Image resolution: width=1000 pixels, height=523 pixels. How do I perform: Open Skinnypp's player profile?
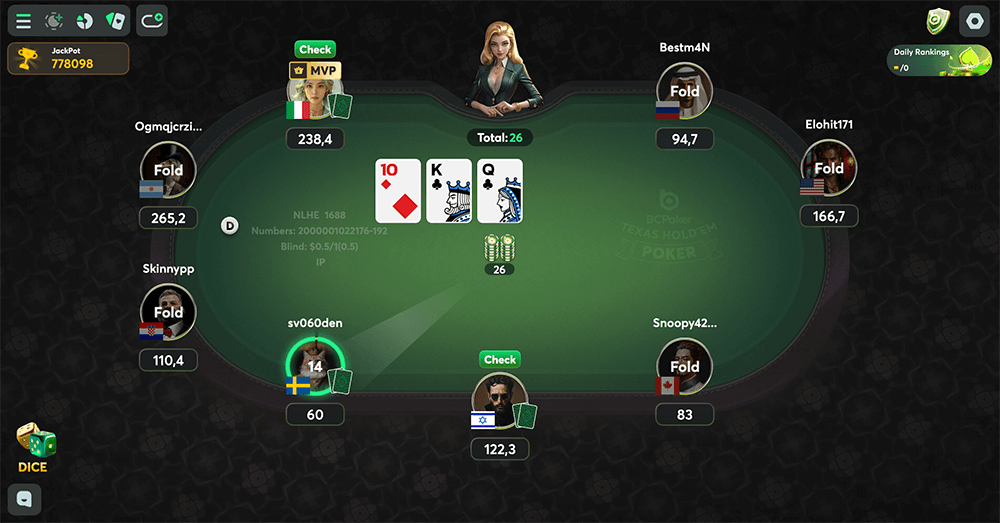168,312
